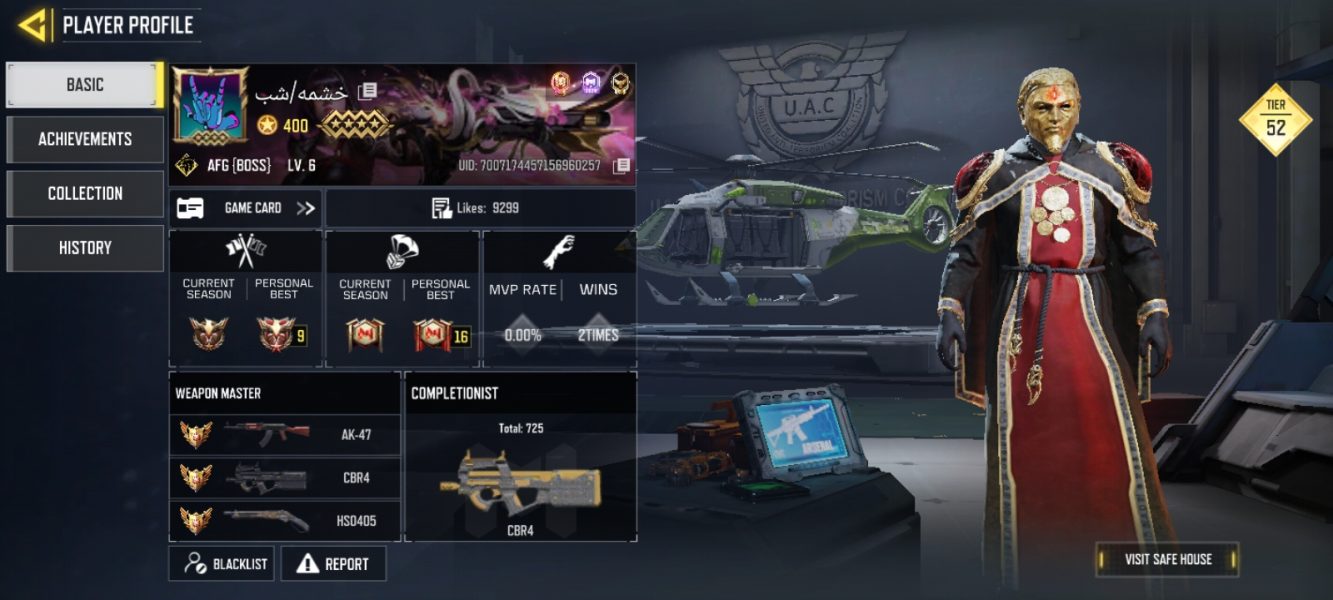This screenshot has width=1333, height=600.
Task: Copy the player name with the icon beside it
Action: (x=367, y=92)
